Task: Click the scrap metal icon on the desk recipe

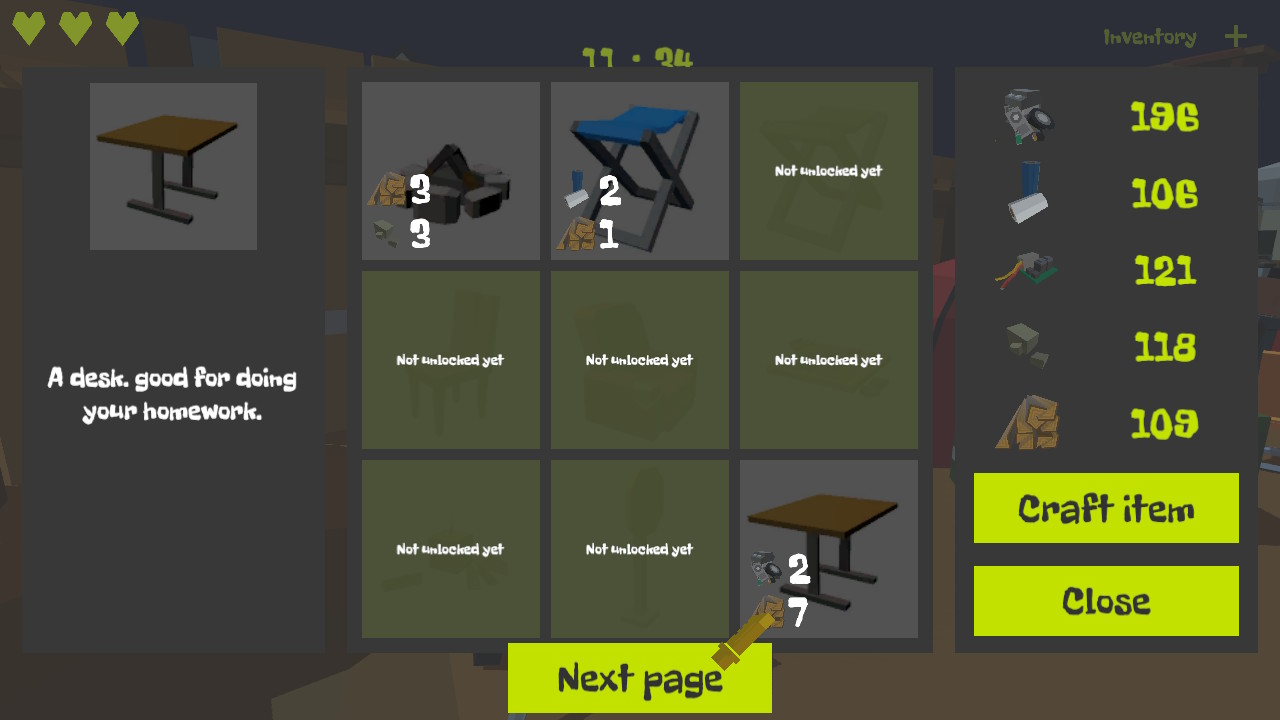Action: click(x=764, y=567)
